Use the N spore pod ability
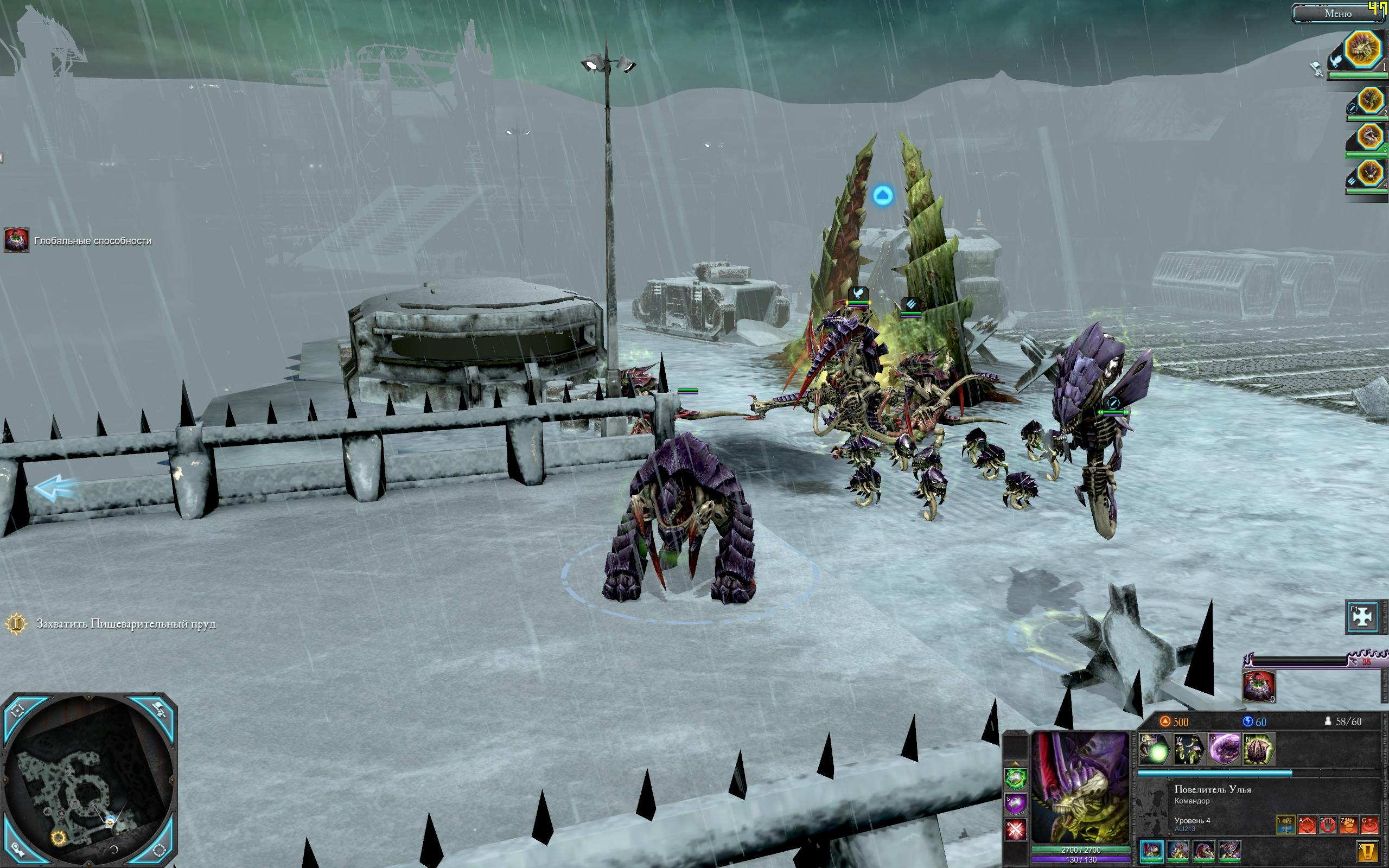1389x868 pixels. pos(1258,749)
